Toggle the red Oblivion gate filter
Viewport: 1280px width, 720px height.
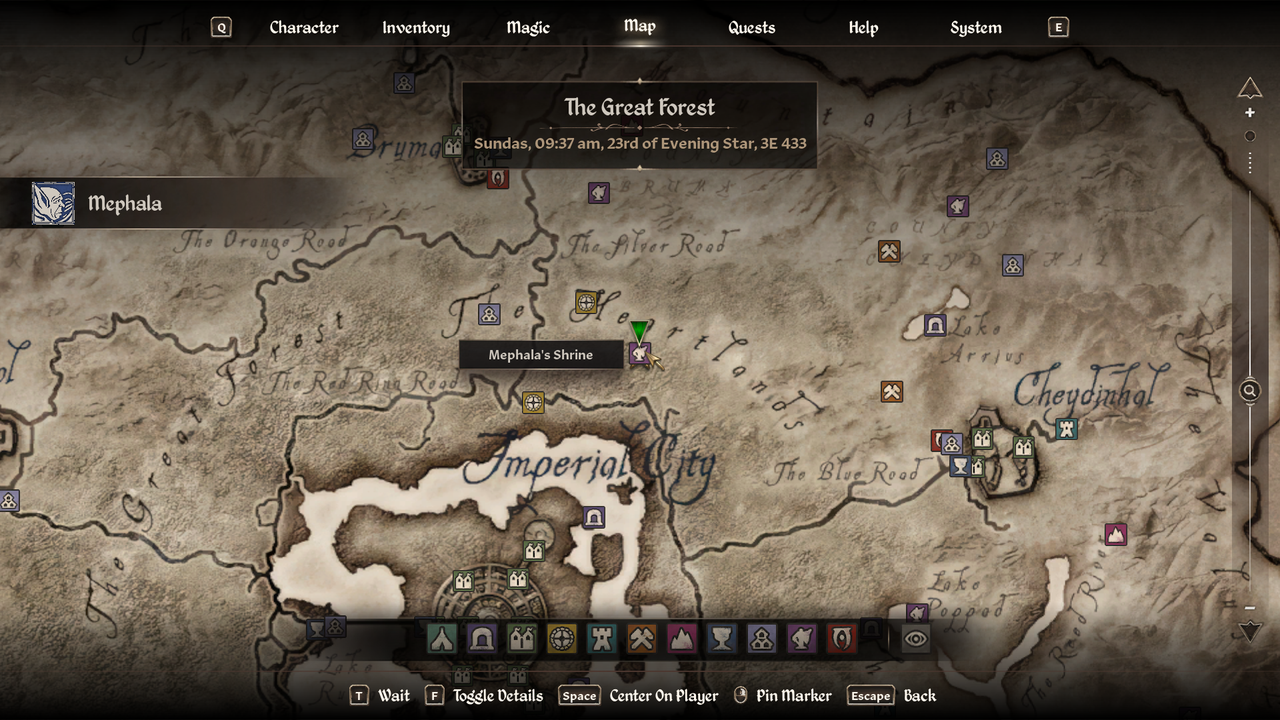tap(841, 638)
